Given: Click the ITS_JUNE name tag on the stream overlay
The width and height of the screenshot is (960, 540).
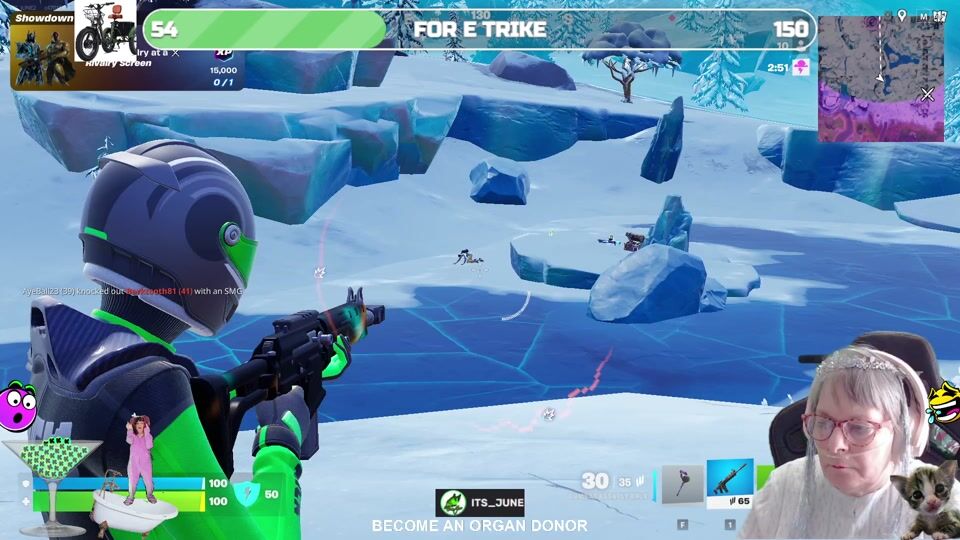Looking at the screenshot, I should (480, 503).
